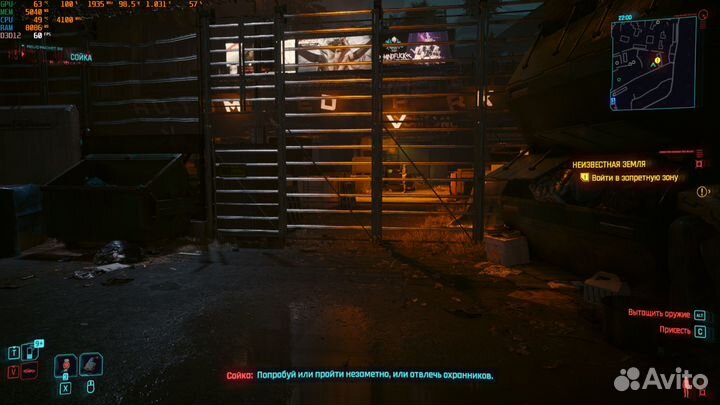Click the exclamation alert icon below the quest tracker

703,191
